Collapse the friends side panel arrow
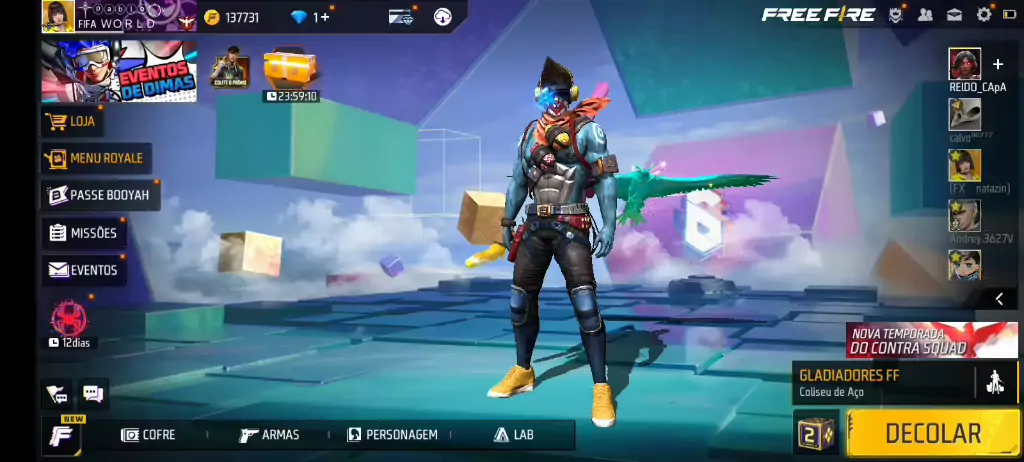The height and width of the screenshot is (462, 1024). click(x=998, y=299)
